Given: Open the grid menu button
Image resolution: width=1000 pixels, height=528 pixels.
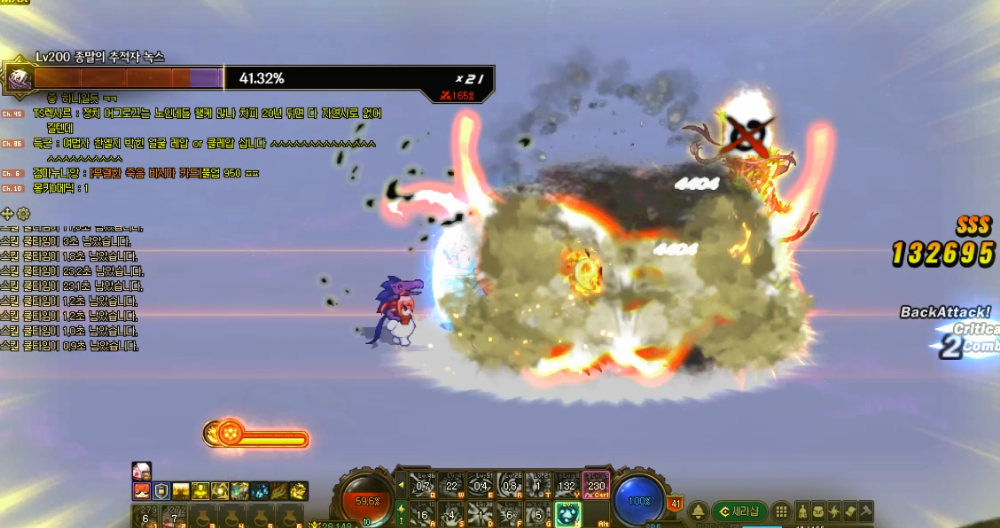Looking at the screenshot, I should 782,511.
